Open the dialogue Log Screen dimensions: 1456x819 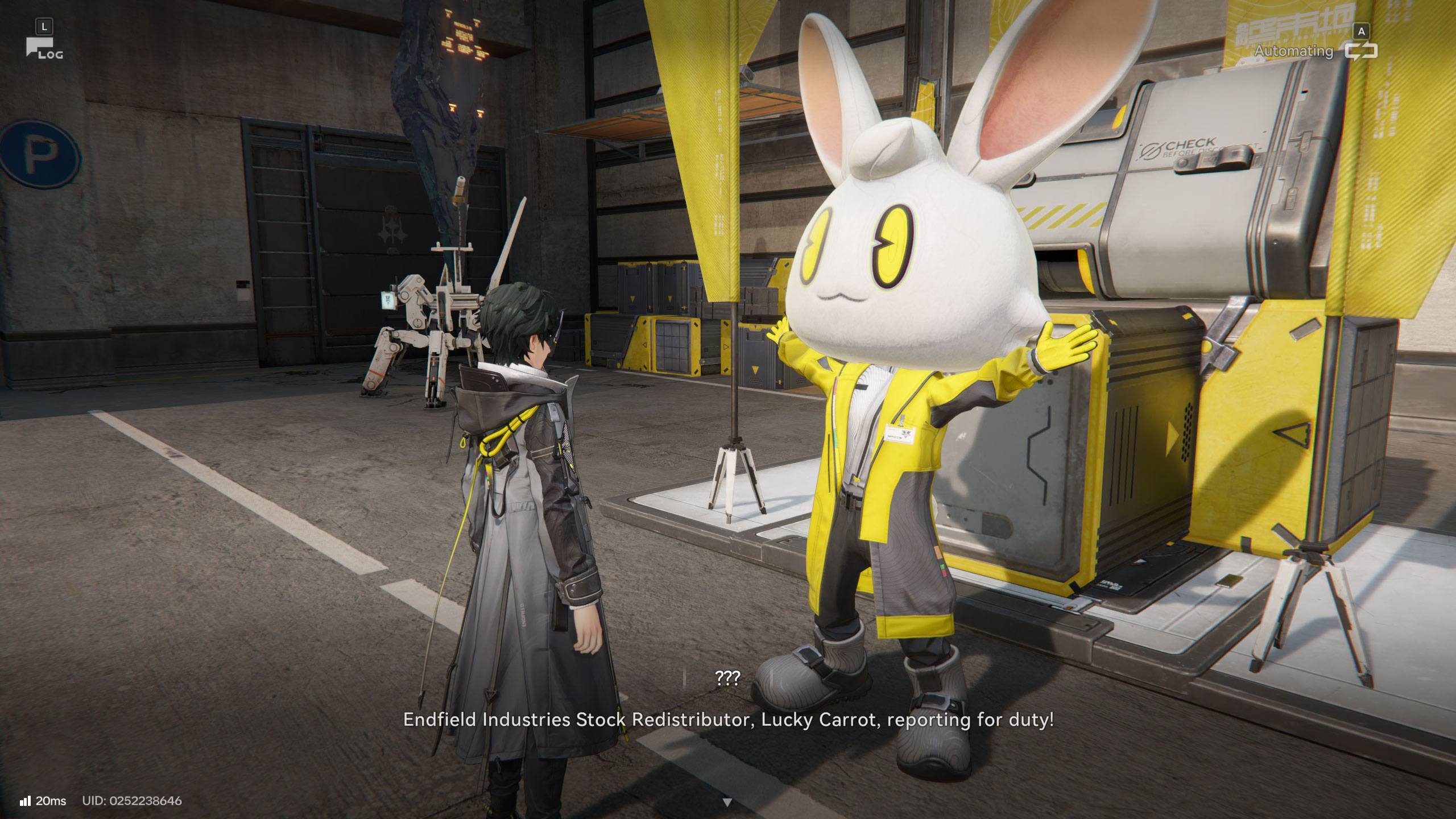[x=42, y=48]
